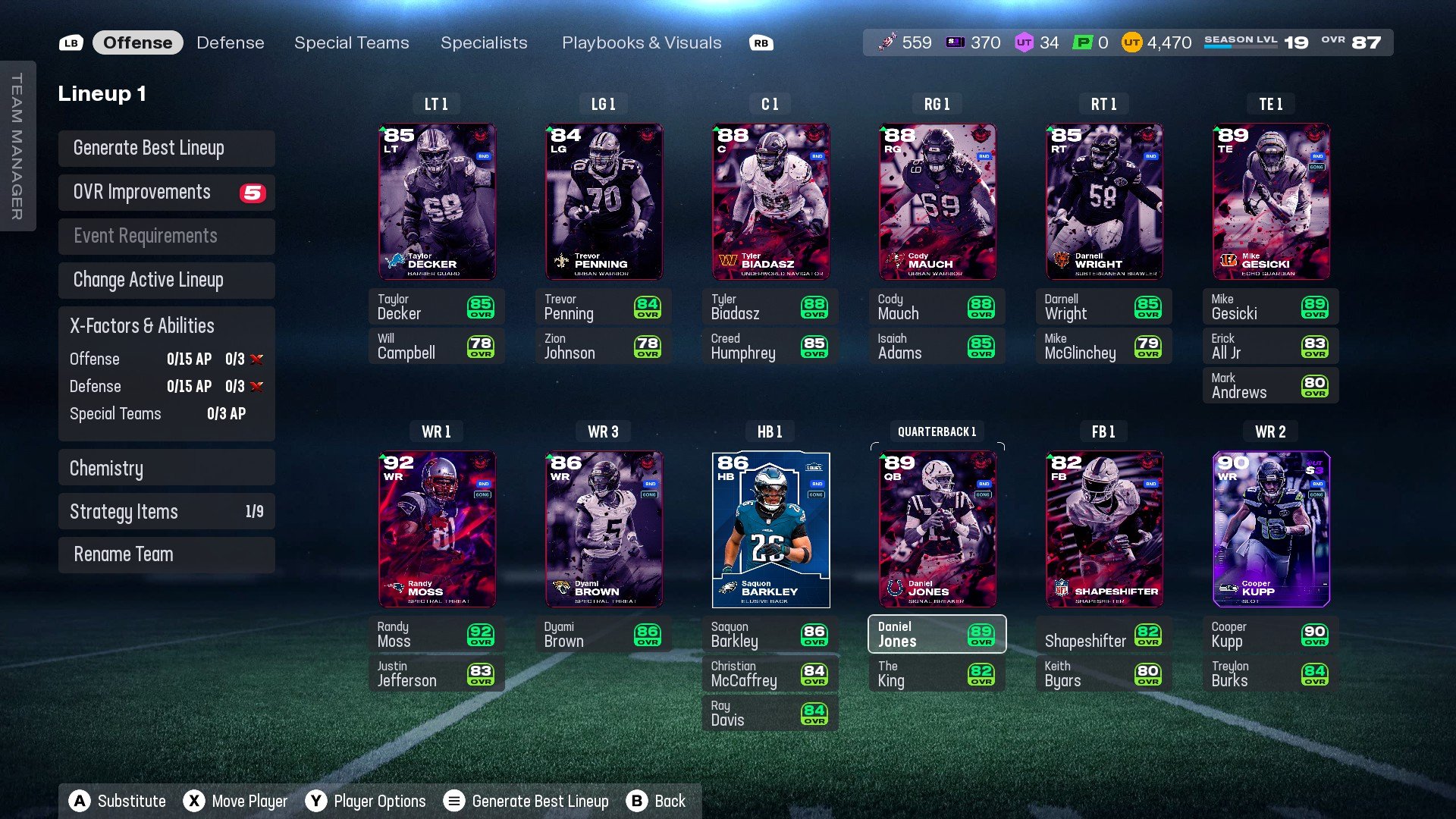Select Change Active Lineup
Image resolution: width=1456 pixels, height=819 pixels.
click(166, 280)
